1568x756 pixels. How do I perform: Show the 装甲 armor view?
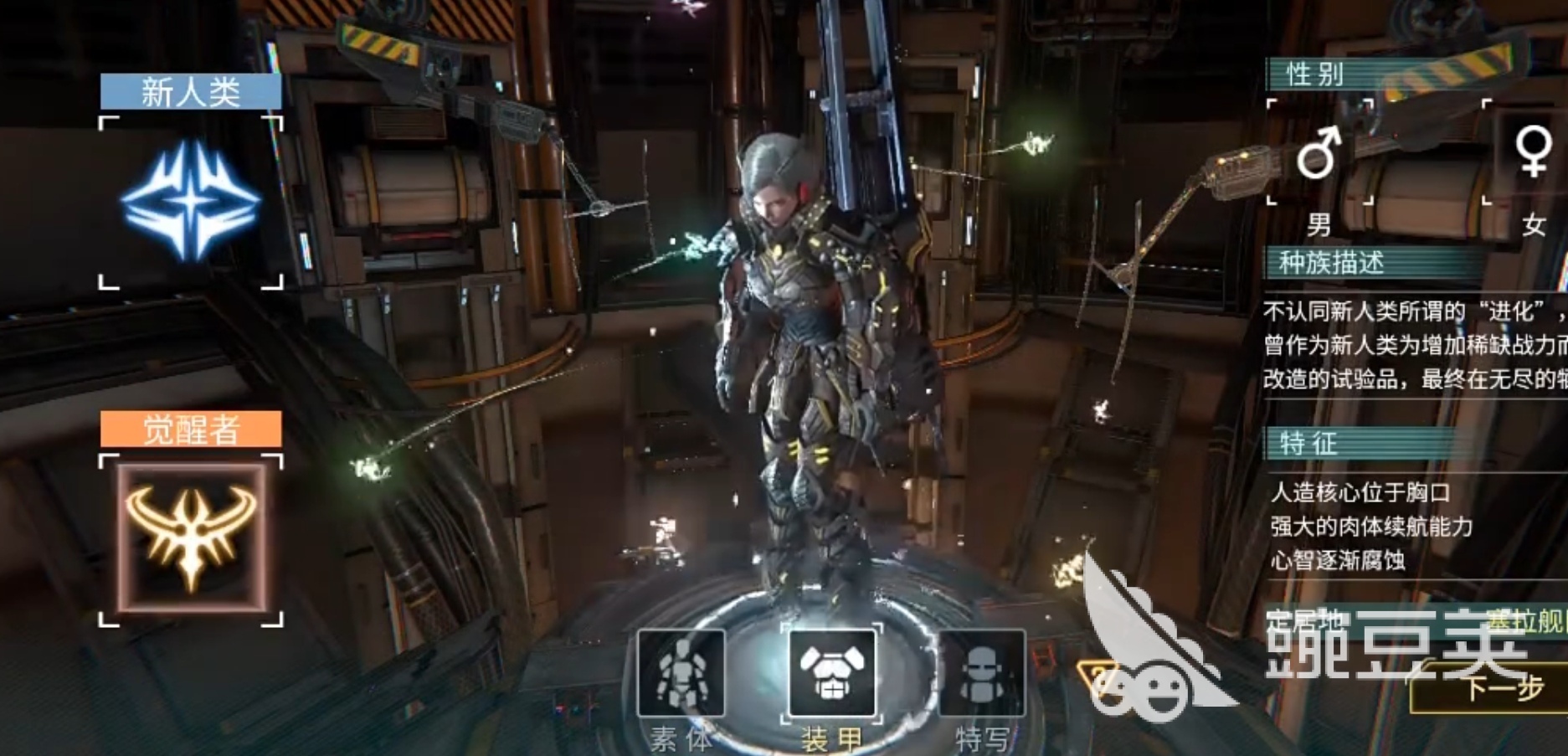(x=831, y=674)
